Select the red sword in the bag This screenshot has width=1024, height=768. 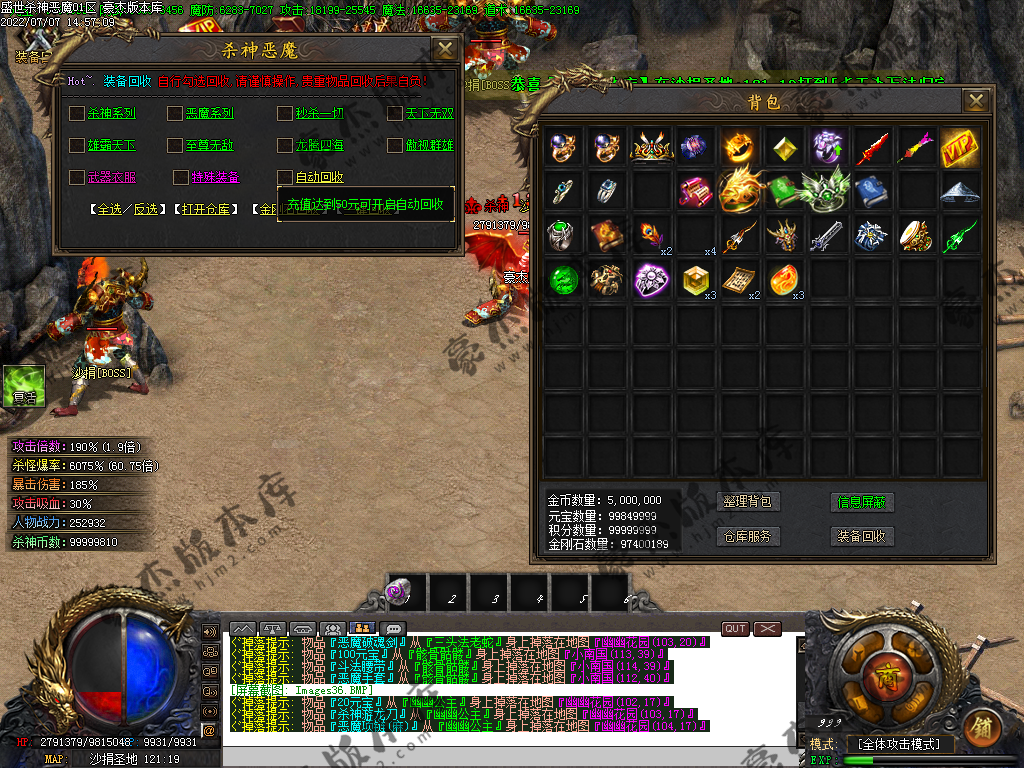point(871,147)
